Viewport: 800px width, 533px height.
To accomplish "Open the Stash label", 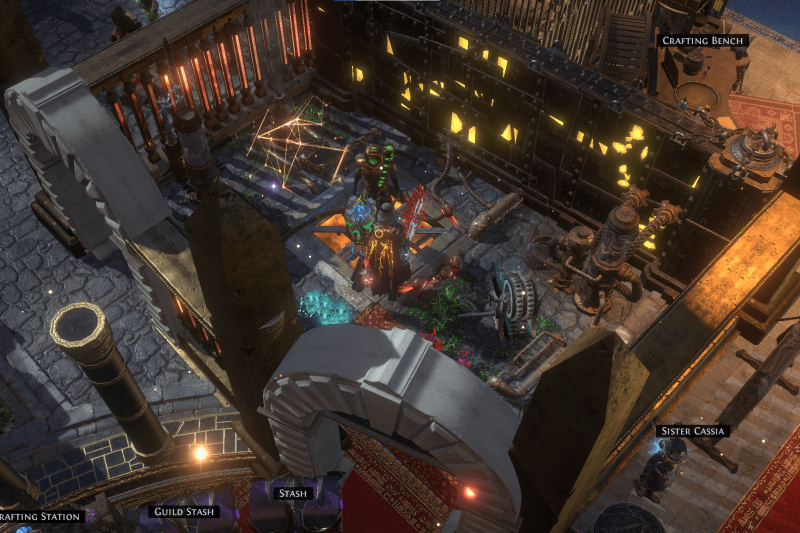I will pyautogui.click(x=293, y=493).
